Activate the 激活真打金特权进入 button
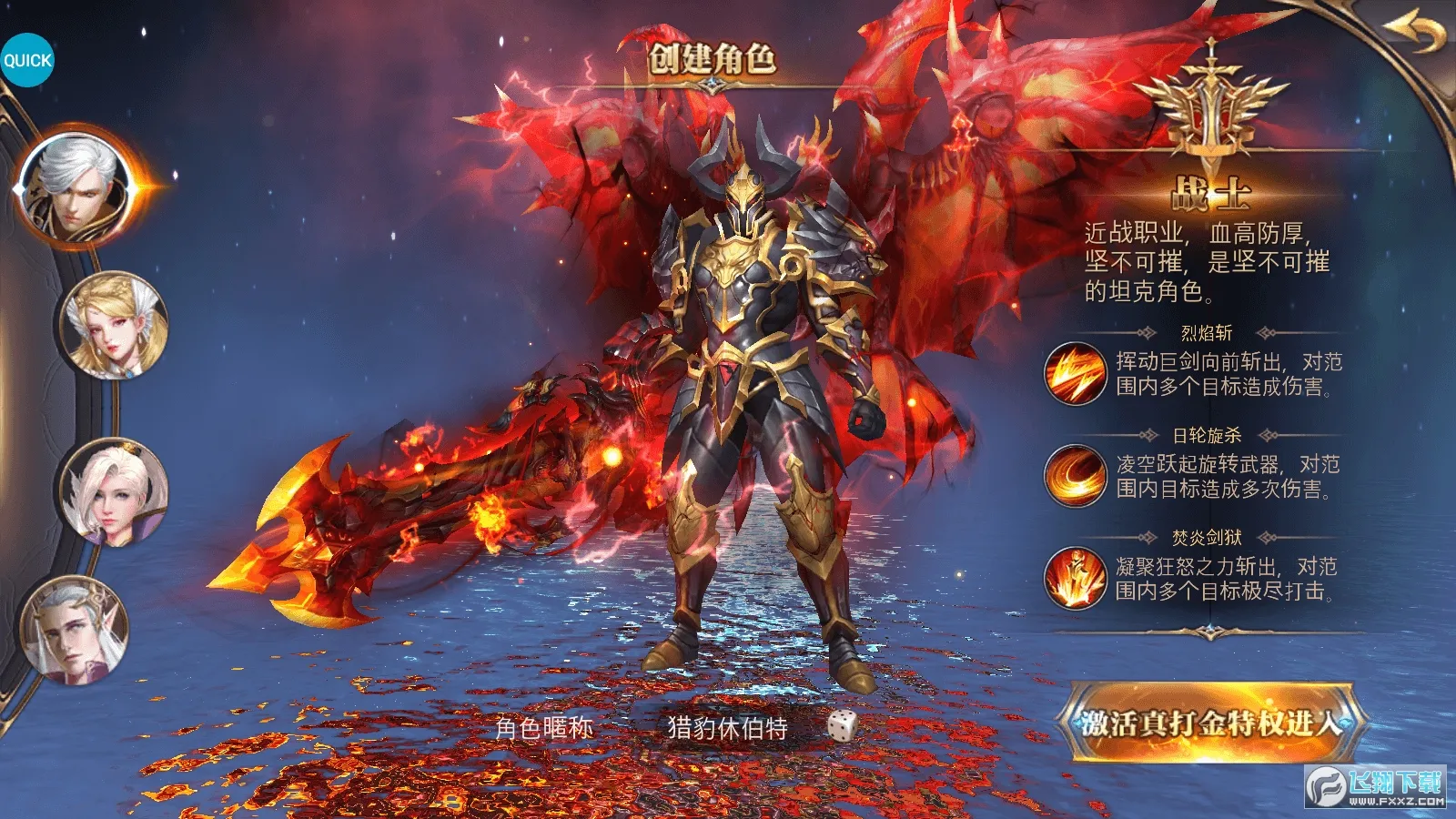Viewport: 1456px width, 819px height. pyautogui.click(x=1209, y=723)
